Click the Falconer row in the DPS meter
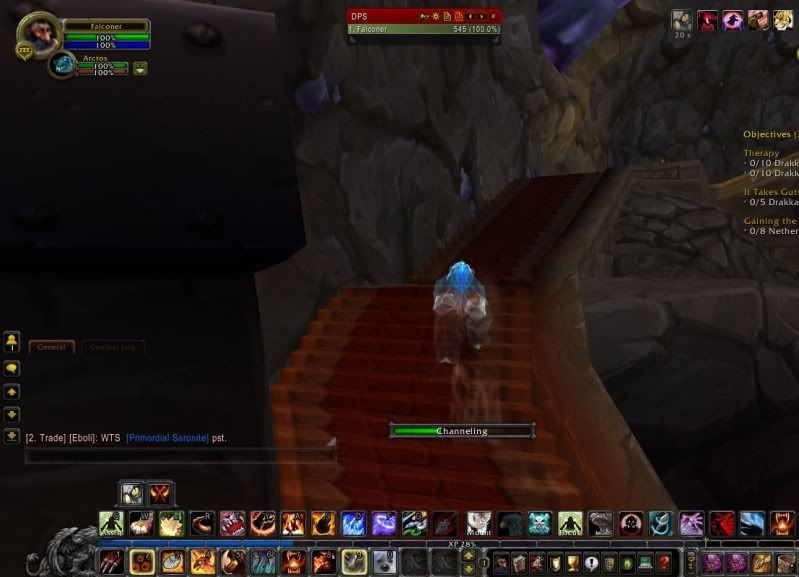Screen dimensions: 799x577 coord(424,30)
